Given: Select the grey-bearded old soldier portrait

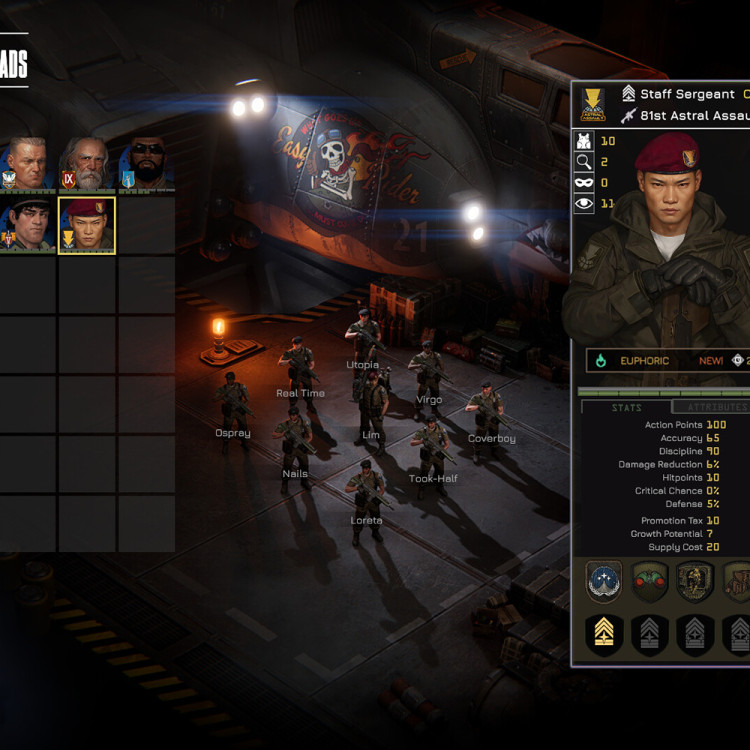Looking at the screenshot, I should (x=86, y=163).
